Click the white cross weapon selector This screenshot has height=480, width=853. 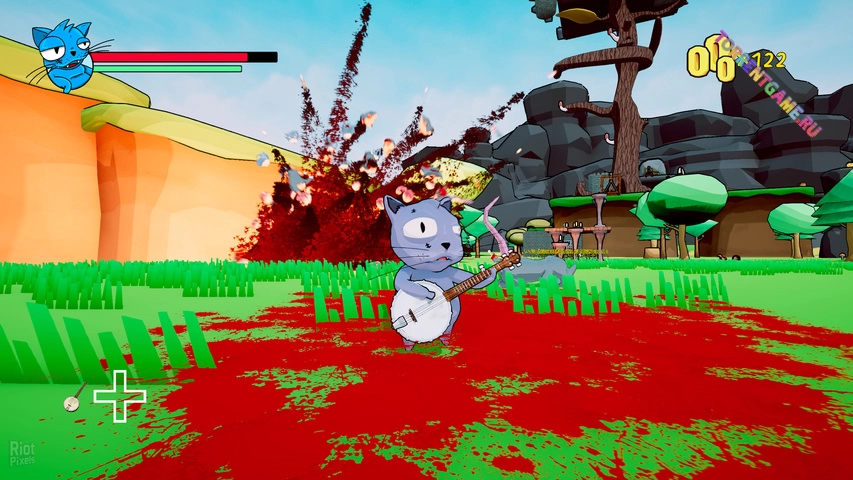pos(120,395)
